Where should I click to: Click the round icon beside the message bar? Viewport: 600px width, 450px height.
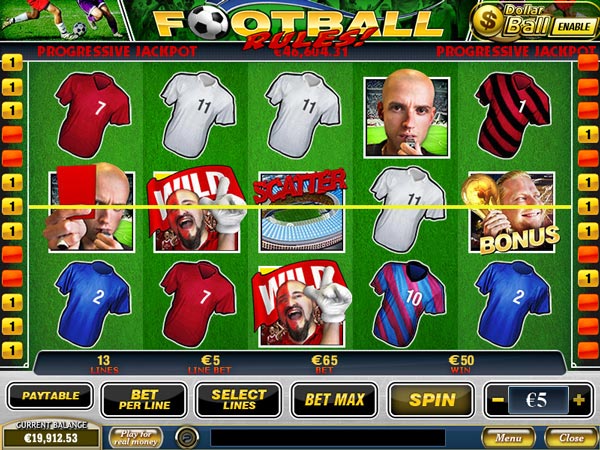(187, 437)
